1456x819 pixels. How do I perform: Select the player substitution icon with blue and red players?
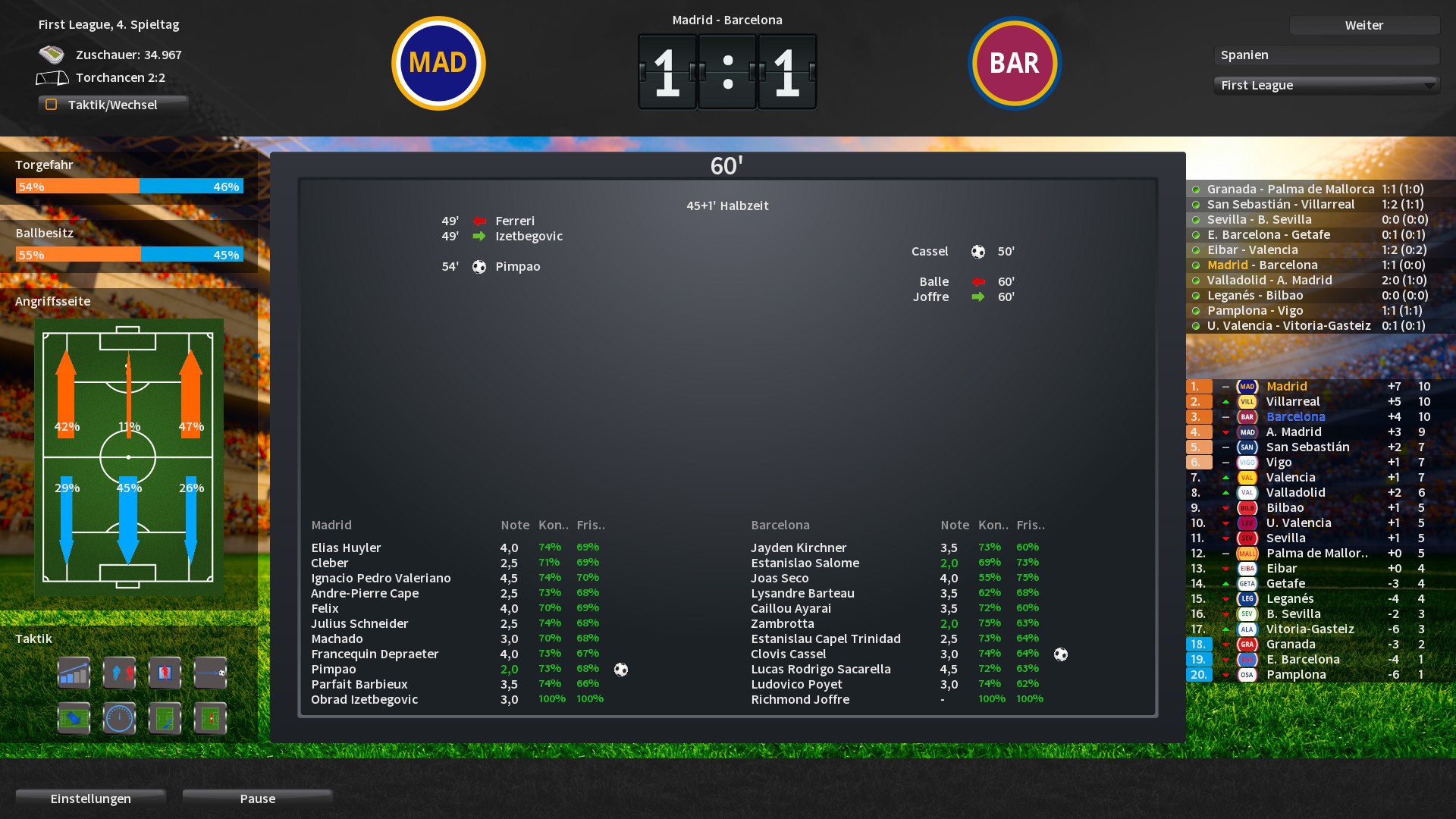click(x=119, y=673)
